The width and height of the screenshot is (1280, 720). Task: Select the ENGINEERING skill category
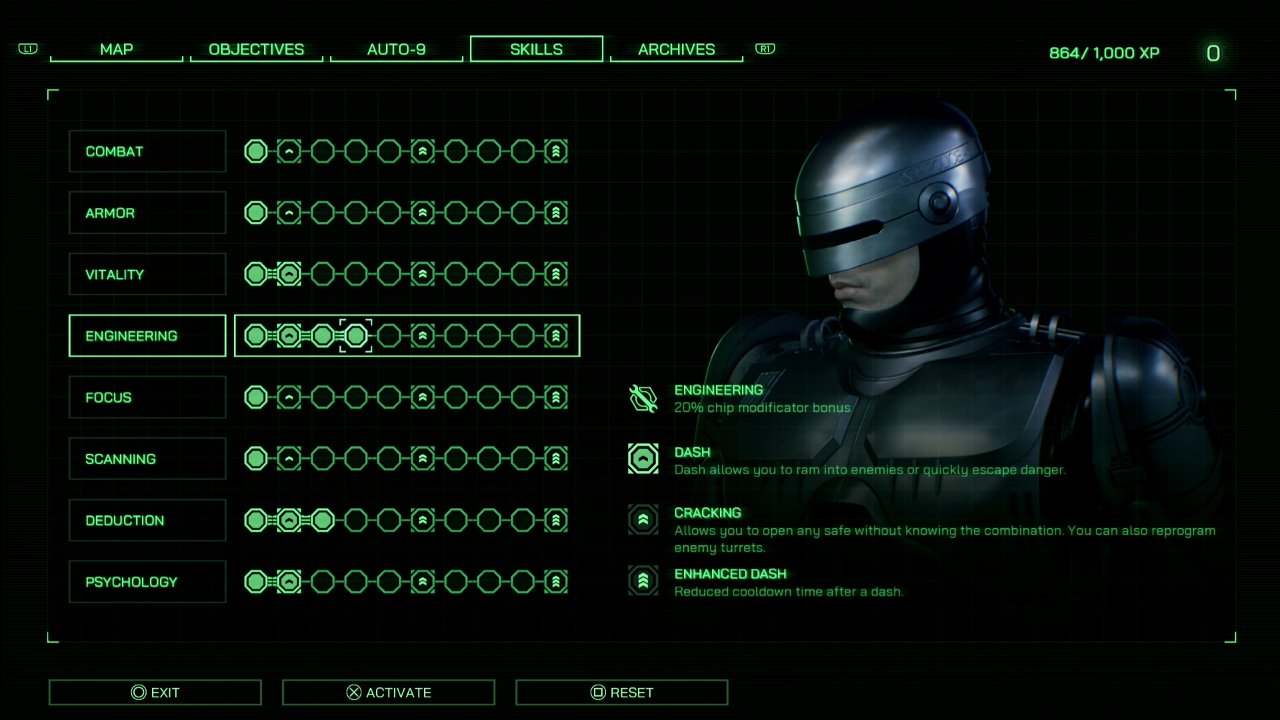coord(146,335)
